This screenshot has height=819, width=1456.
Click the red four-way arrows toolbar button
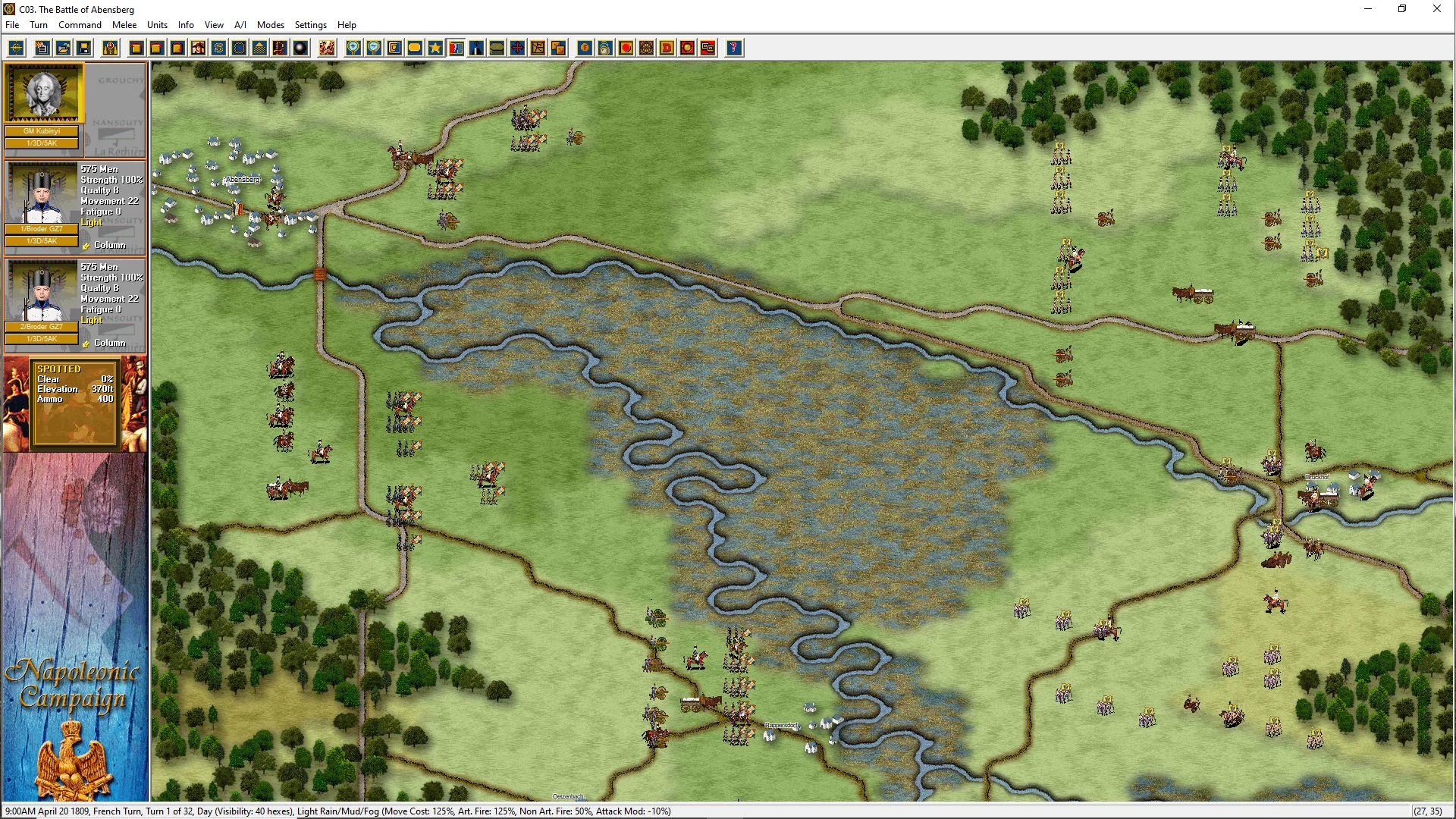(x=517, y=49)
